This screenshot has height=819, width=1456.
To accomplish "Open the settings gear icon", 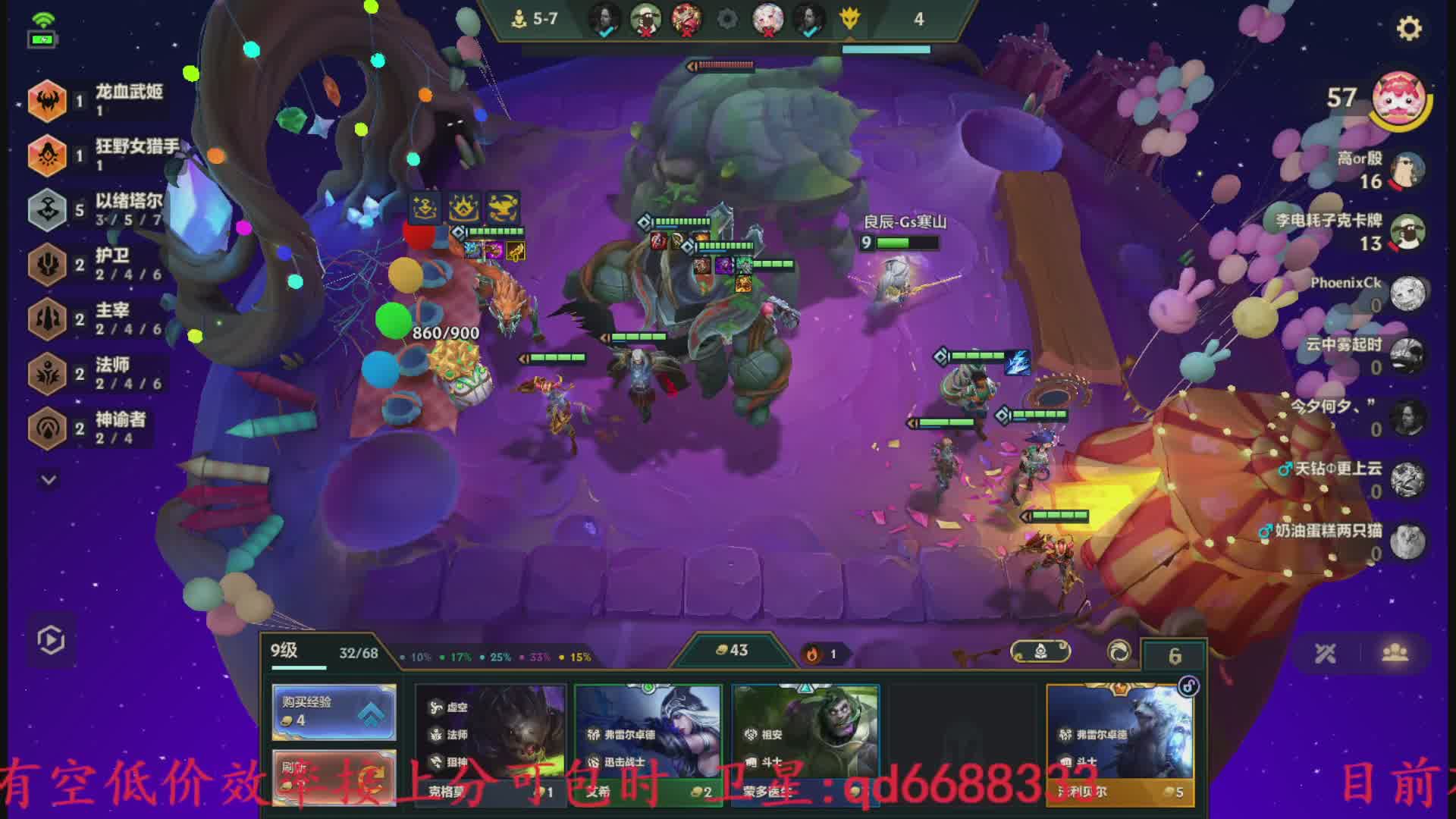I will point(1409,29).
